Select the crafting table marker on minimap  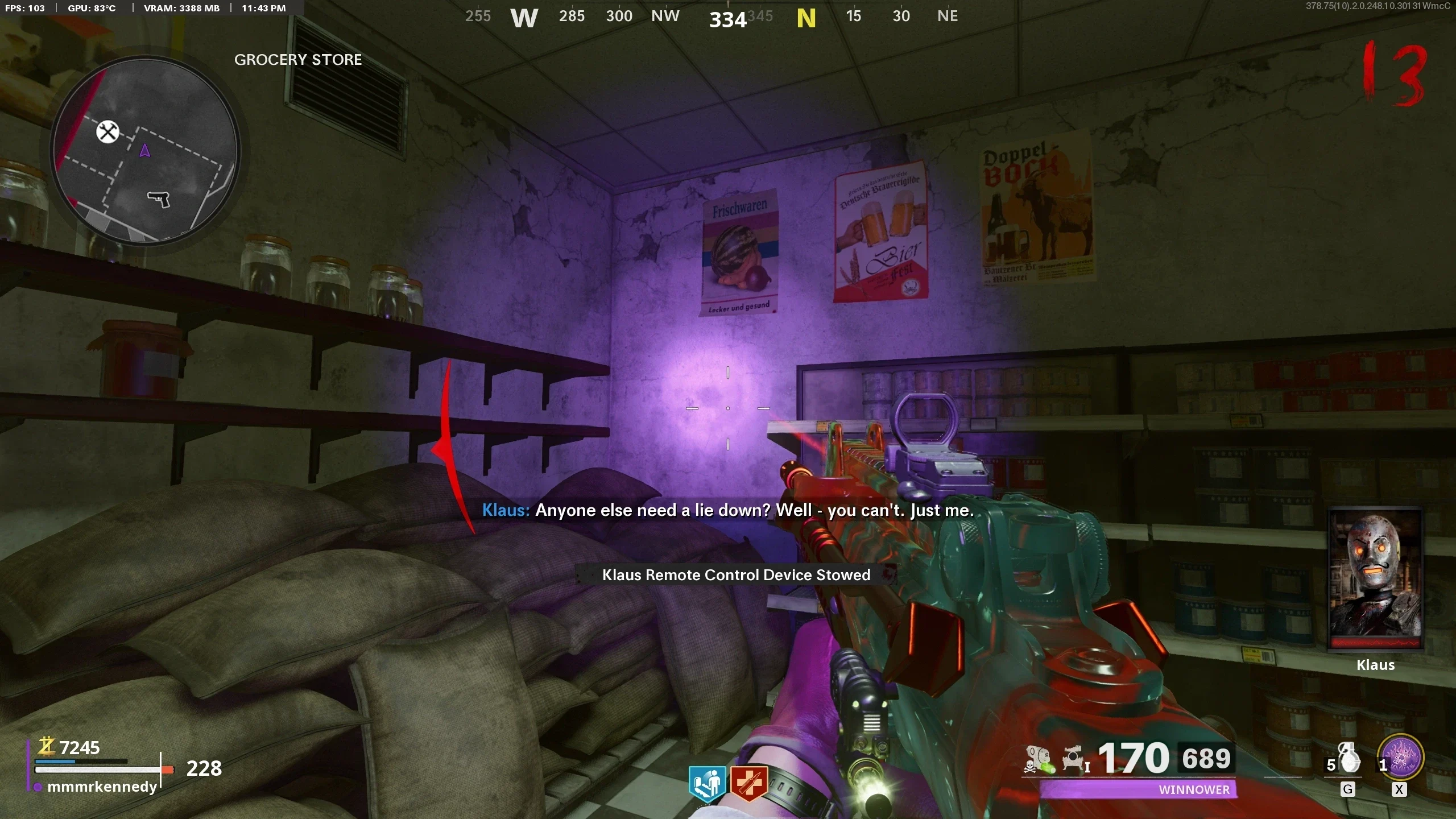click(107, 132)
